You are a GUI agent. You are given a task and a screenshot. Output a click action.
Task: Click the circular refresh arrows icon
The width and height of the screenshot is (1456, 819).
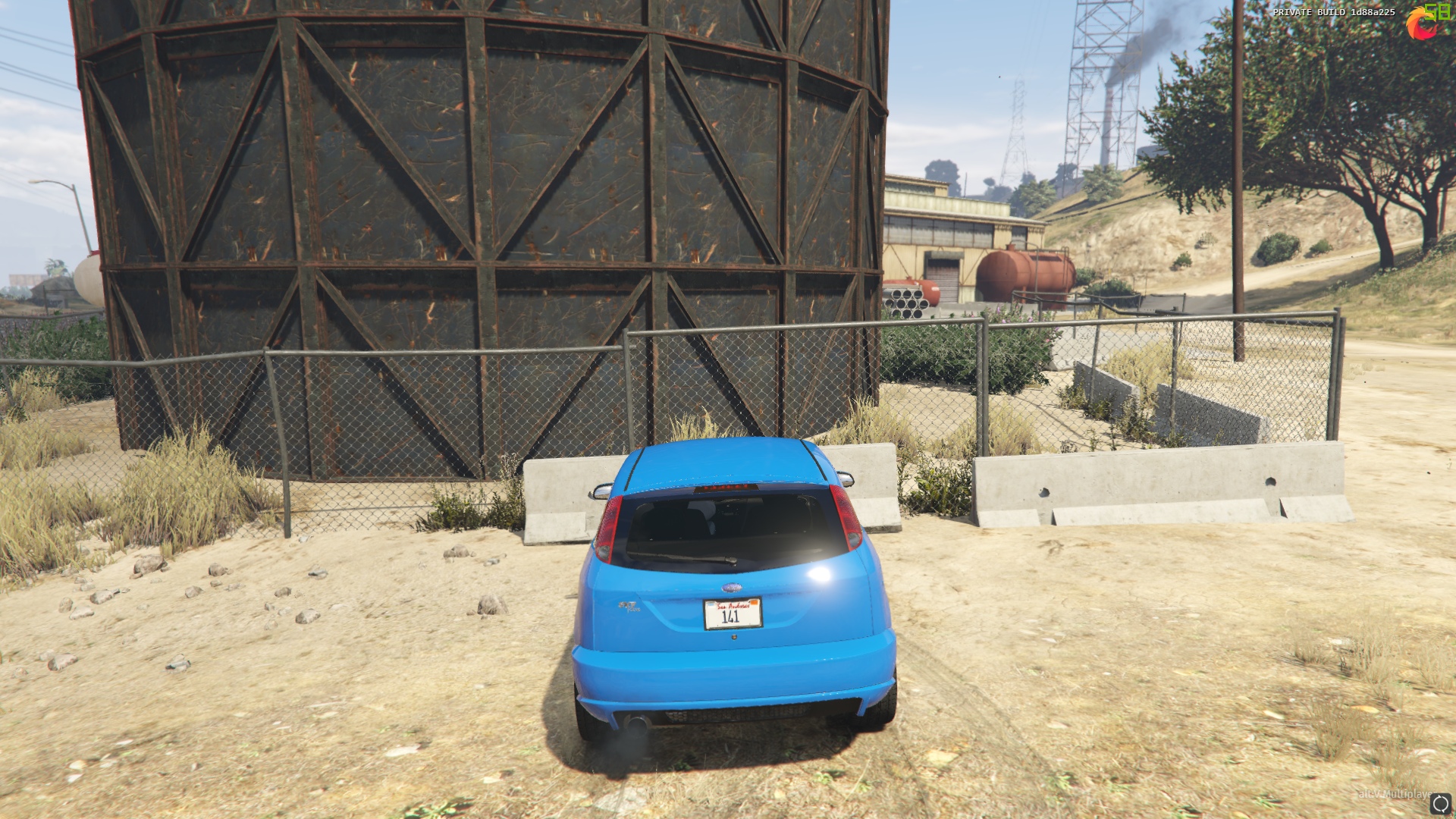coord(1440,803)
